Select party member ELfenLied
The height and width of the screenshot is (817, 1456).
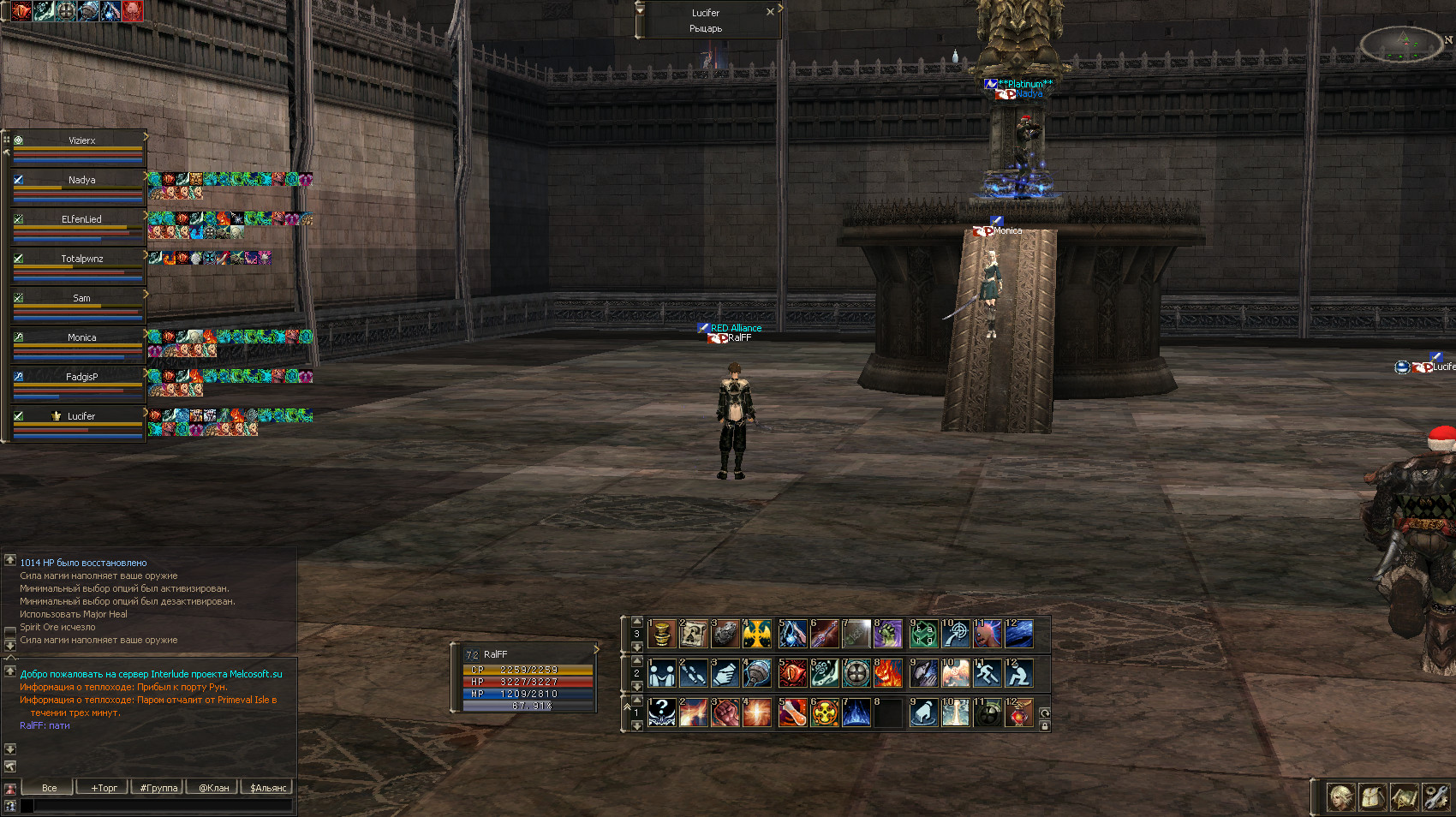[81, 220]
